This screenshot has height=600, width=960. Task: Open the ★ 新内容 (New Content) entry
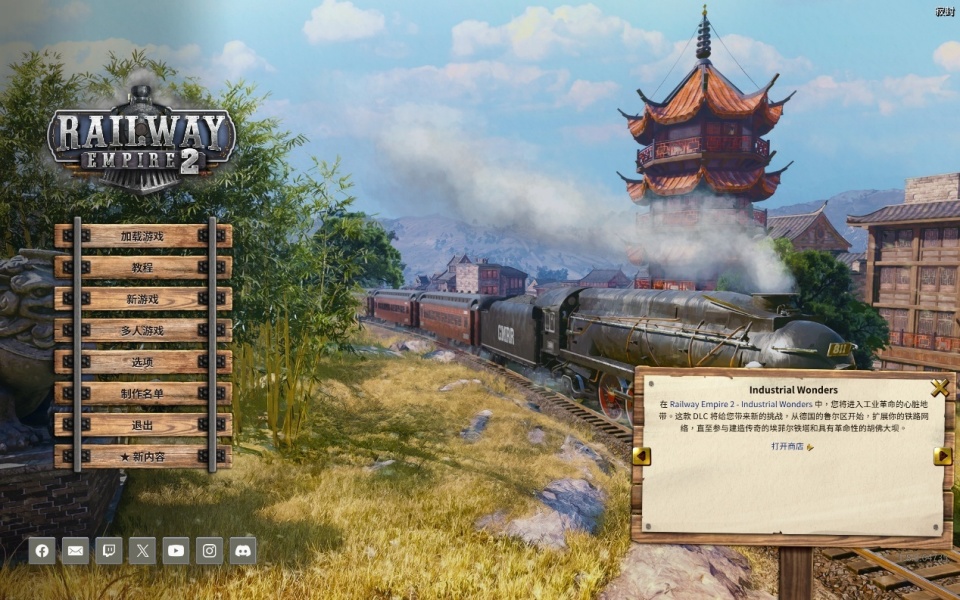tap(142, 457)
